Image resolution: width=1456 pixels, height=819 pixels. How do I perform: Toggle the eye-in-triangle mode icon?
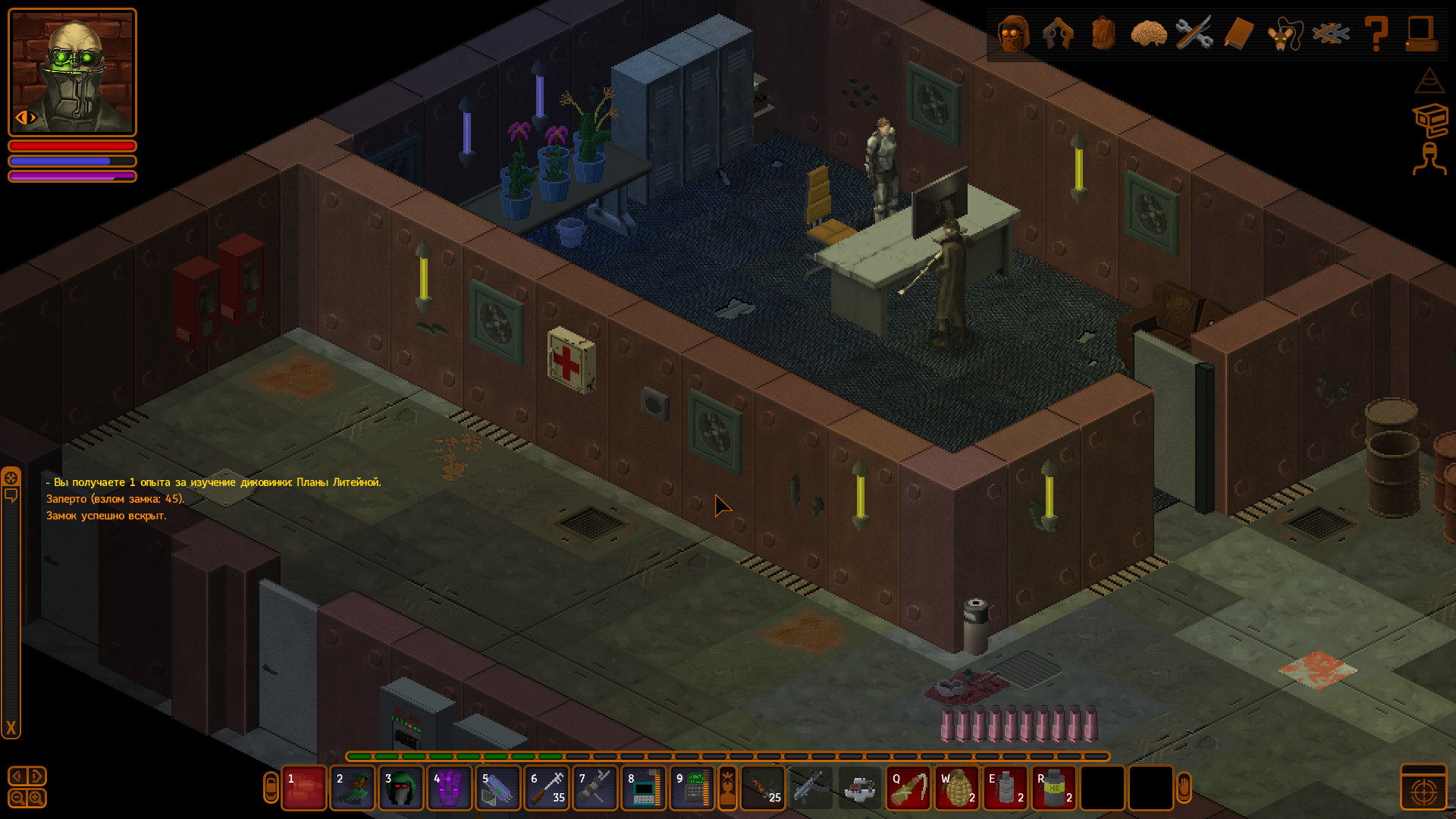pyautogui.click(x=1429, y=80)
